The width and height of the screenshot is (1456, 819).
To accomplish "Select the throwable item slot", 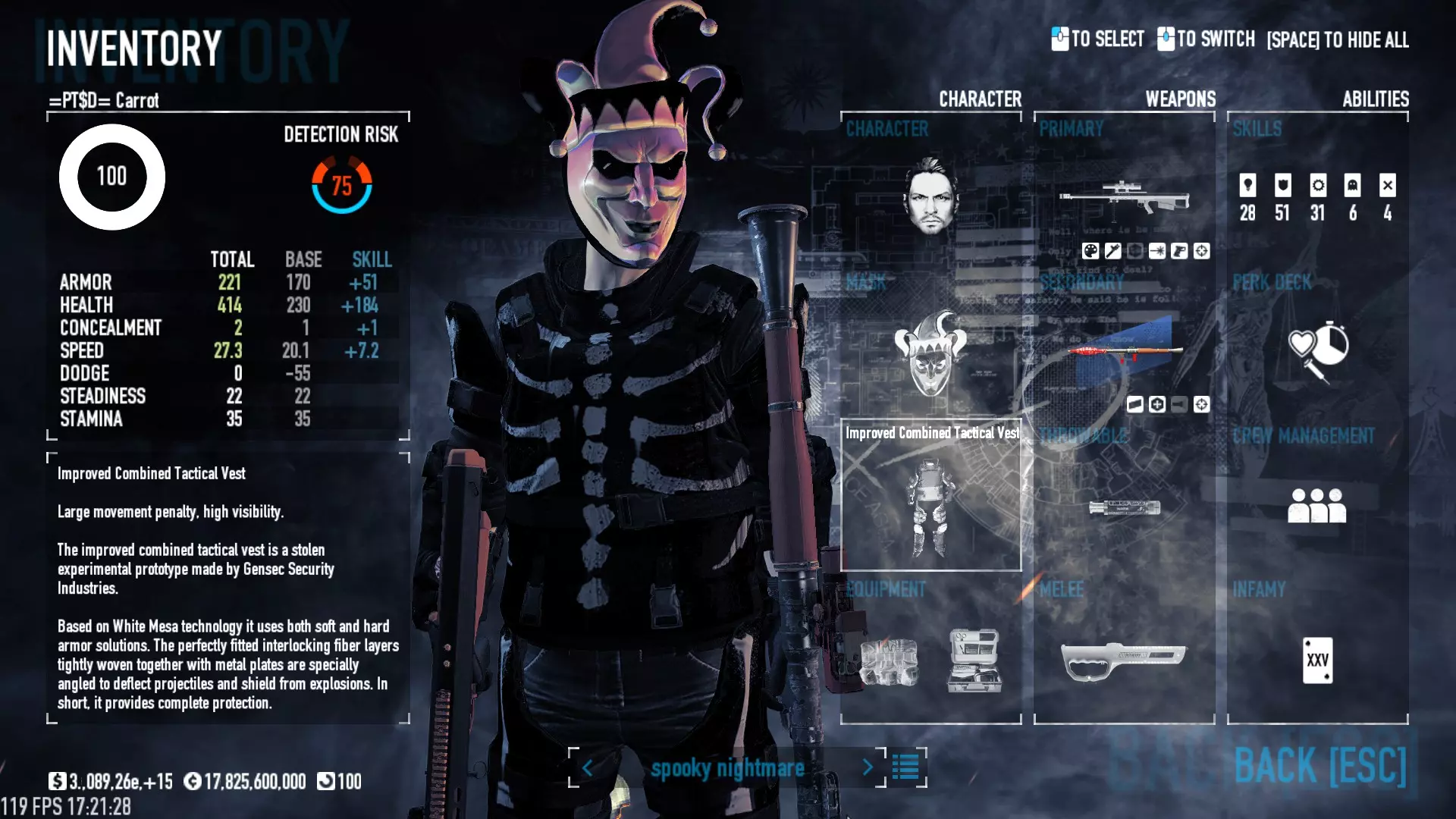I will (1124, 507).
